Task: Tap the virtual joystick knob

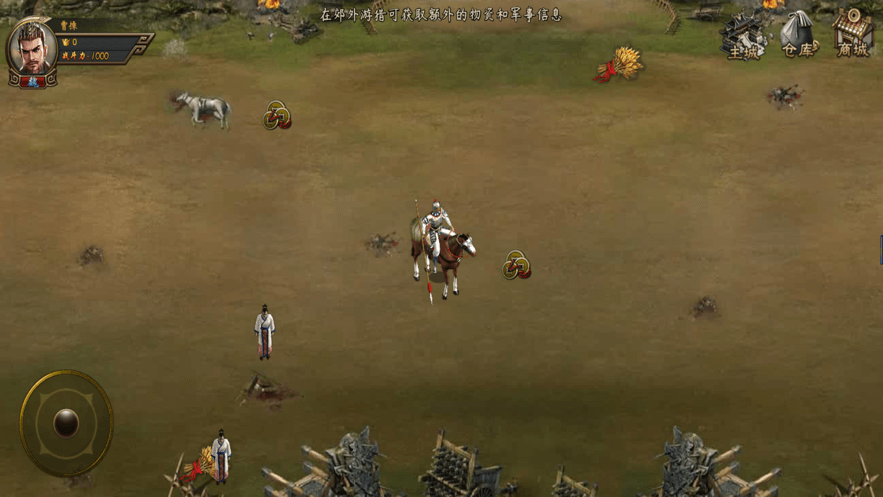Action: (x=66, y=423)
